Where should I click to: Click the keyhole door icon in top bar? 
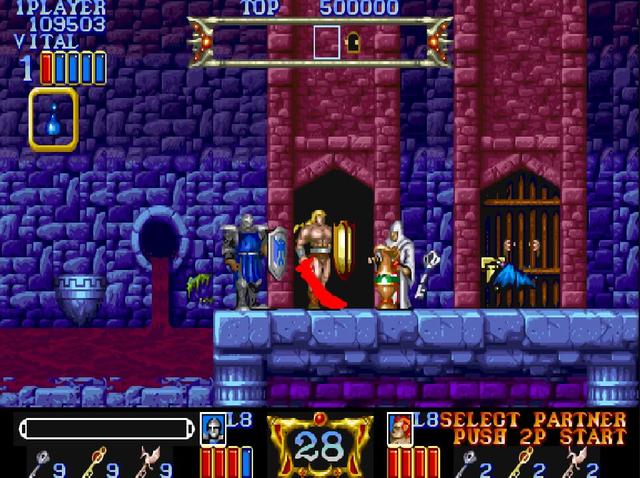(352, 42)
